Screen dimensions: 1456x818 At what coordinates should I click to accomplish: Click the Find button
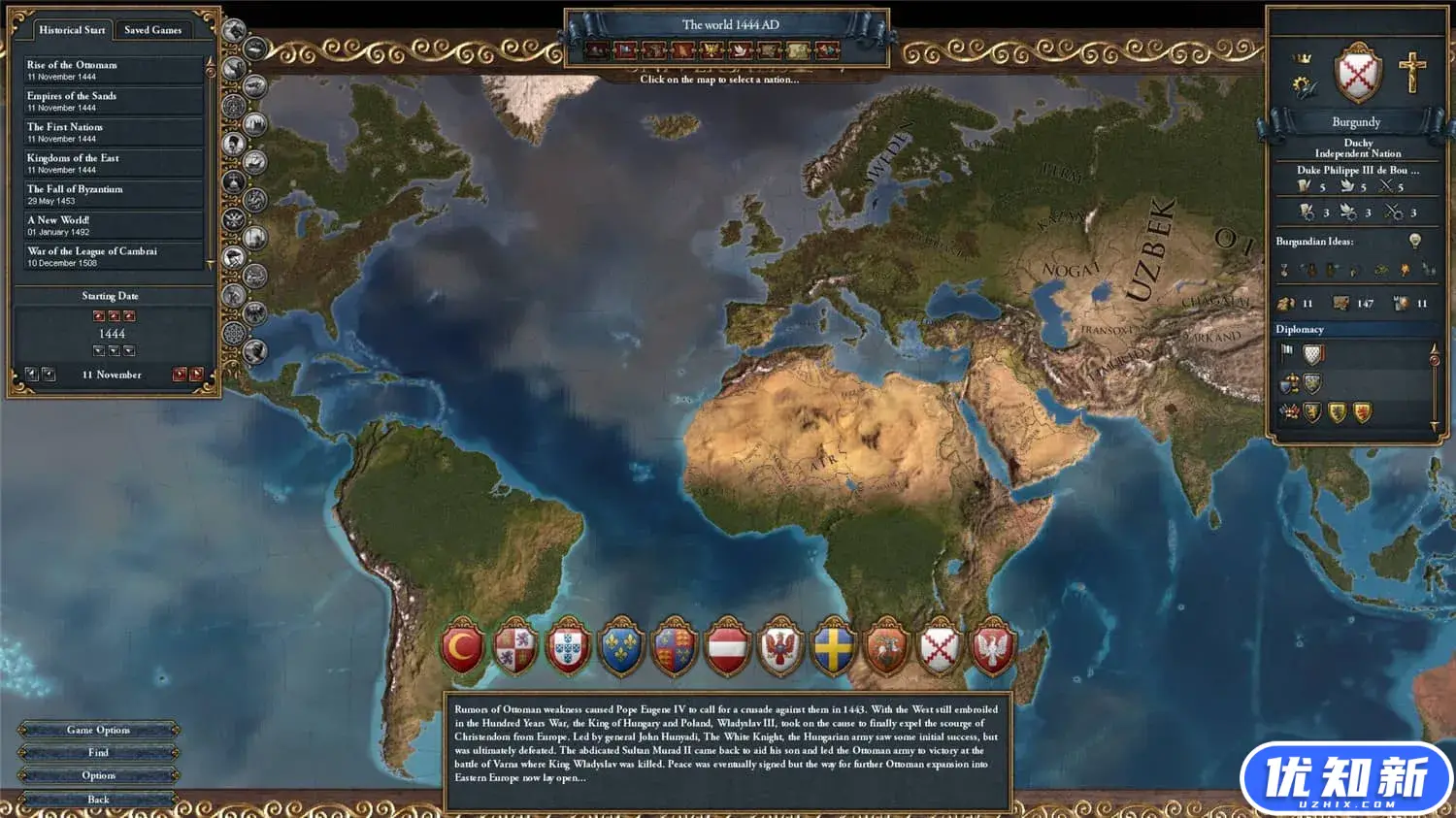(97, 752)
